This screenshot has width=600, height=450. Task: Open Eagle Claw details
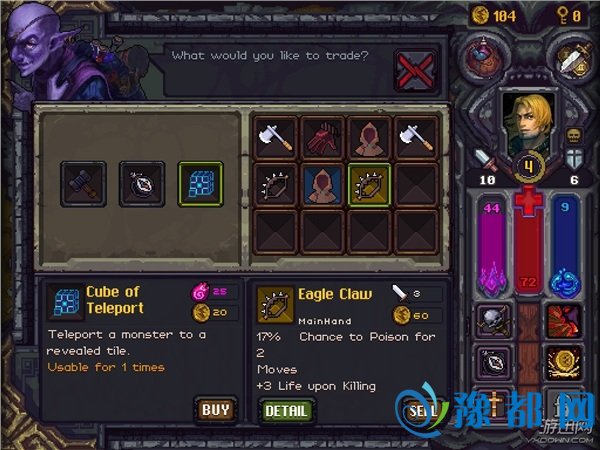pyautogui.click(x=286, y=410)
